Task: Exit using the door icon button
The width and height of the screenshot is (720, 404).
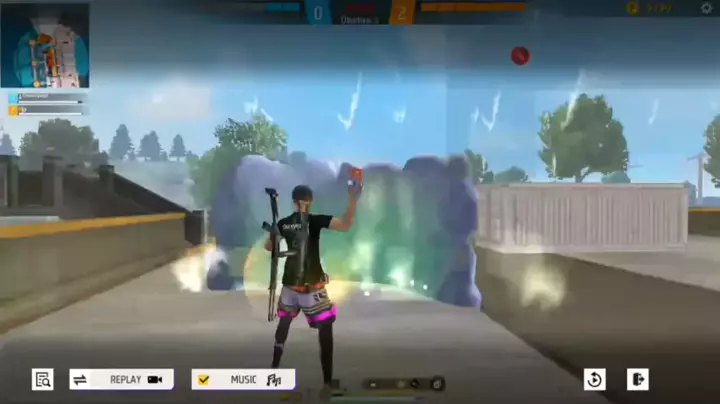Action: [637, 379]
